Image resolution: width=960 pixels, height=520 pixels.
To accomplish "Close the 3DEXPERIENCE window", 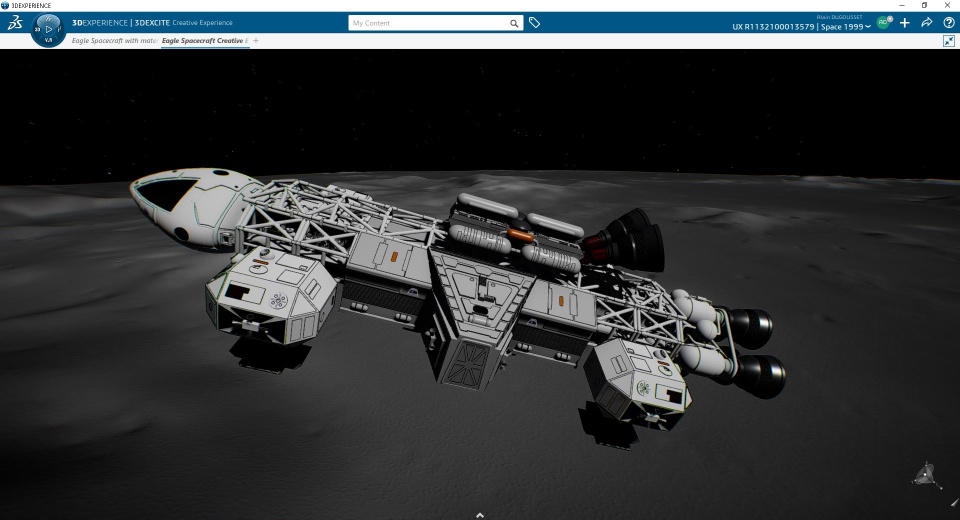I will point(948,5).
